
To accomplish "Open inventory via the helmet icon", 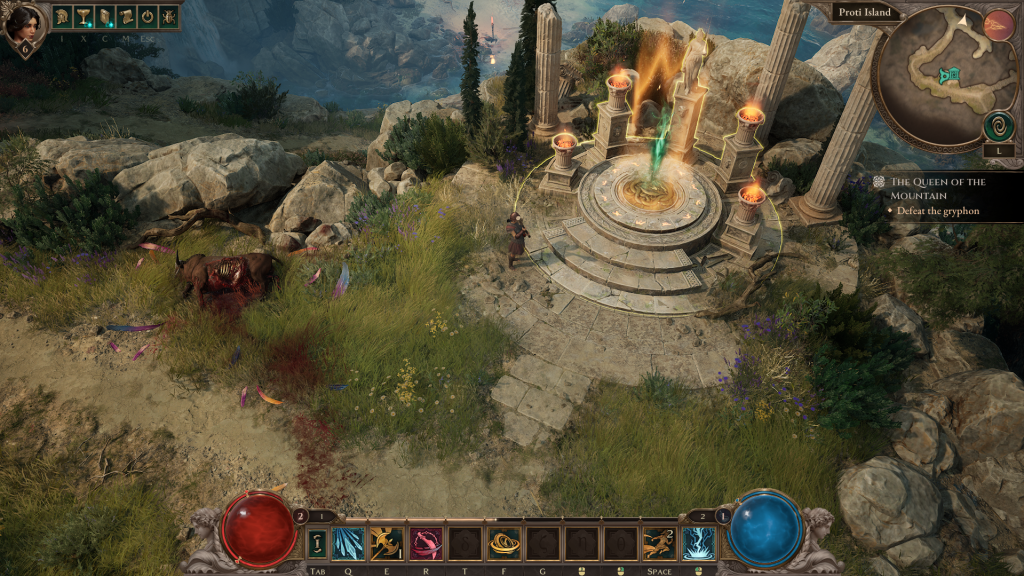I will tap(62, 16).
